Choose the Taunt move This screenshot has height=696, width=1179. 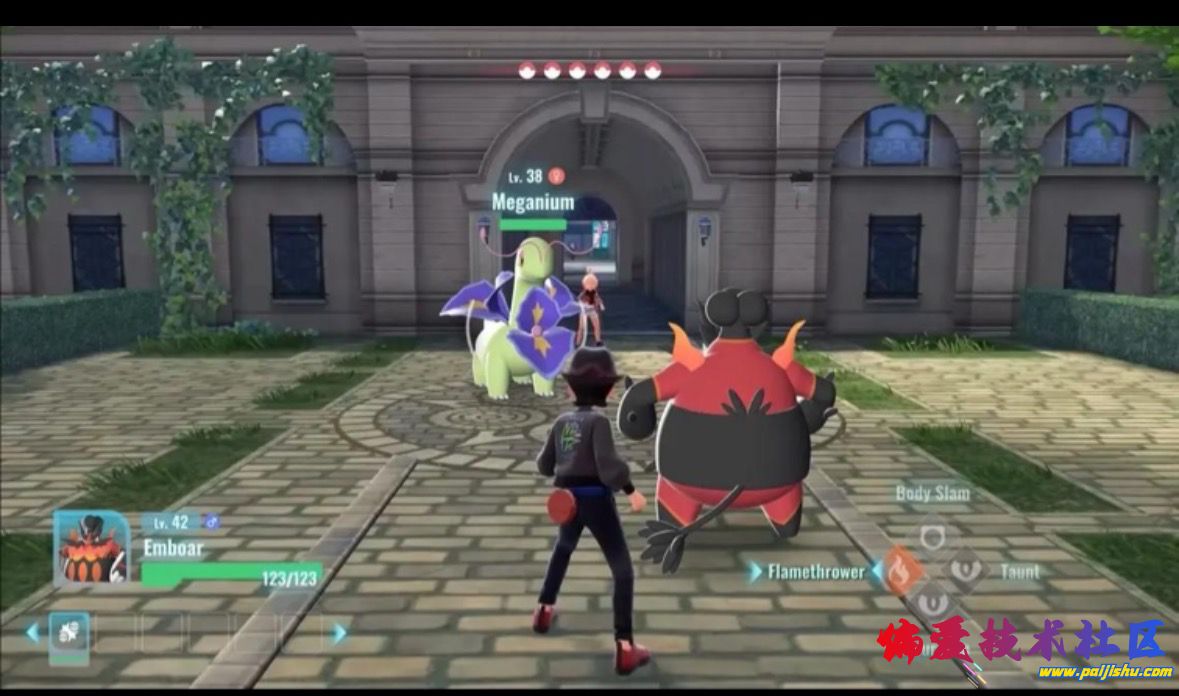(966, 571)
